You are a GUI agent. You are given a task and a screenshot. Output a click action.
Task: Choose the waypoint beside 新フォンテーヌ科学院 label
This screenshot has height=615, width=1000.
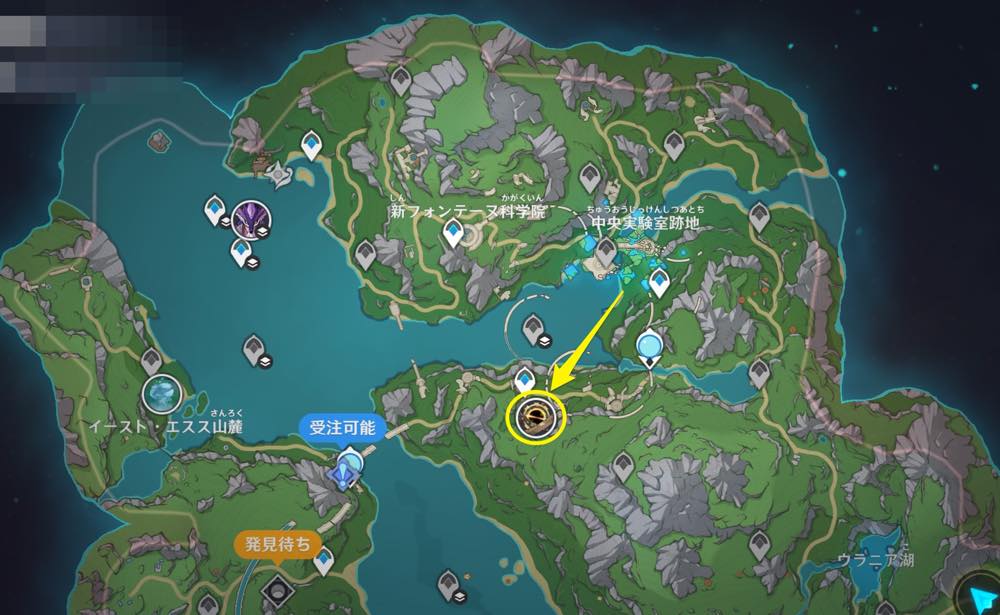pos(455,234)
